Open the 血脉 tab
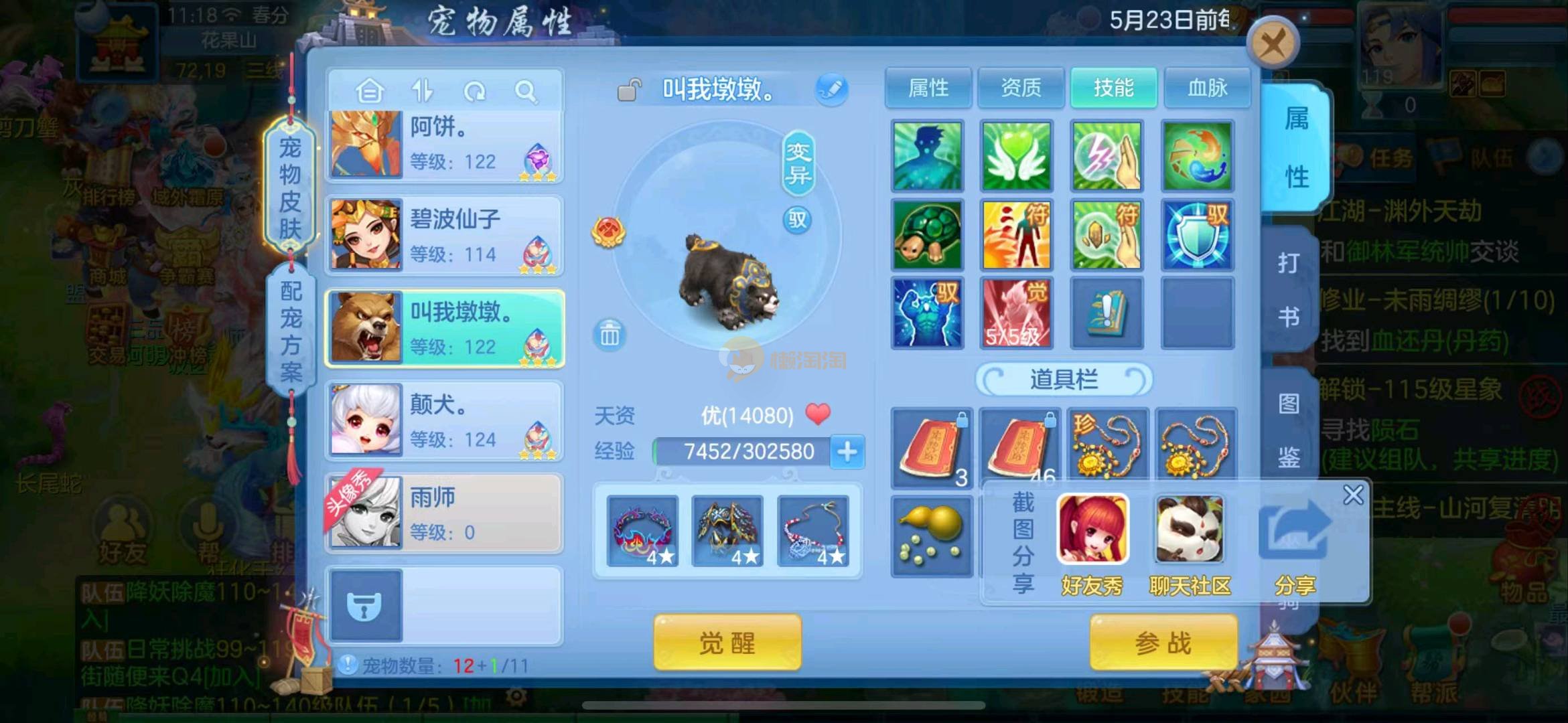Viewport: 1568px width, 723px height. [1207, 88]
